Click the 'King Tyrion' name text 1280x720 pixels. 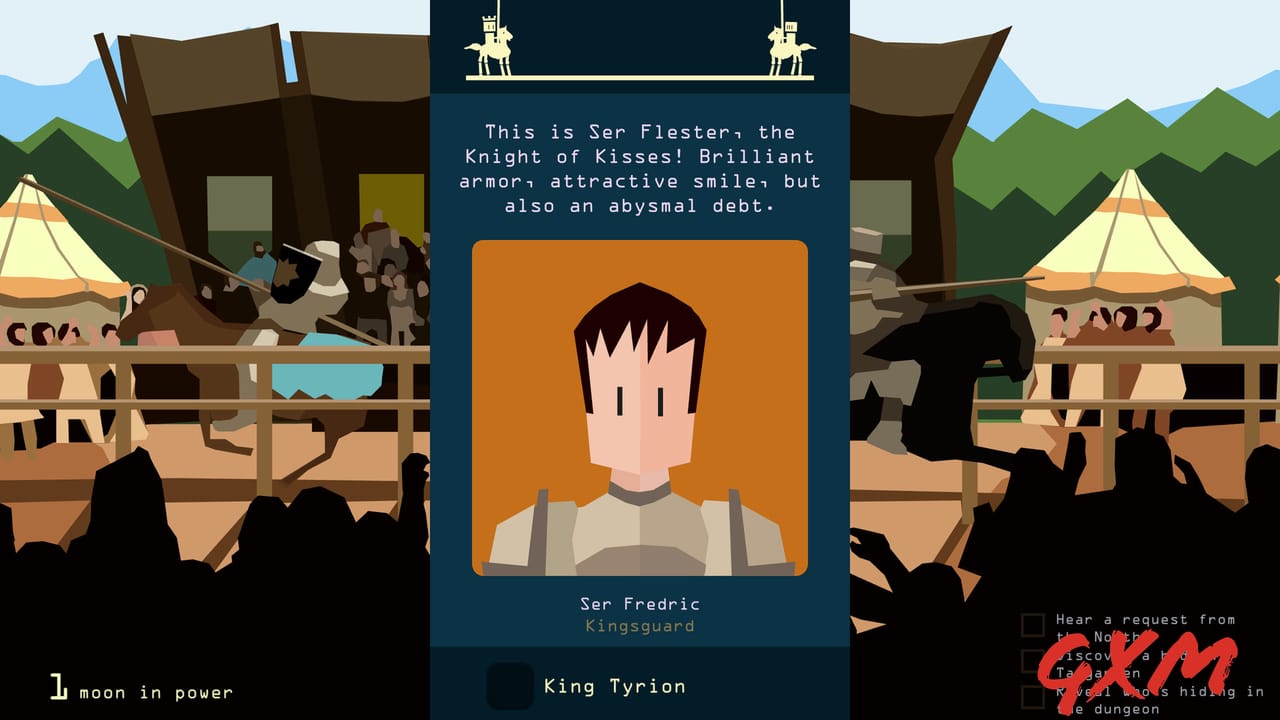(x=614, y=686)
